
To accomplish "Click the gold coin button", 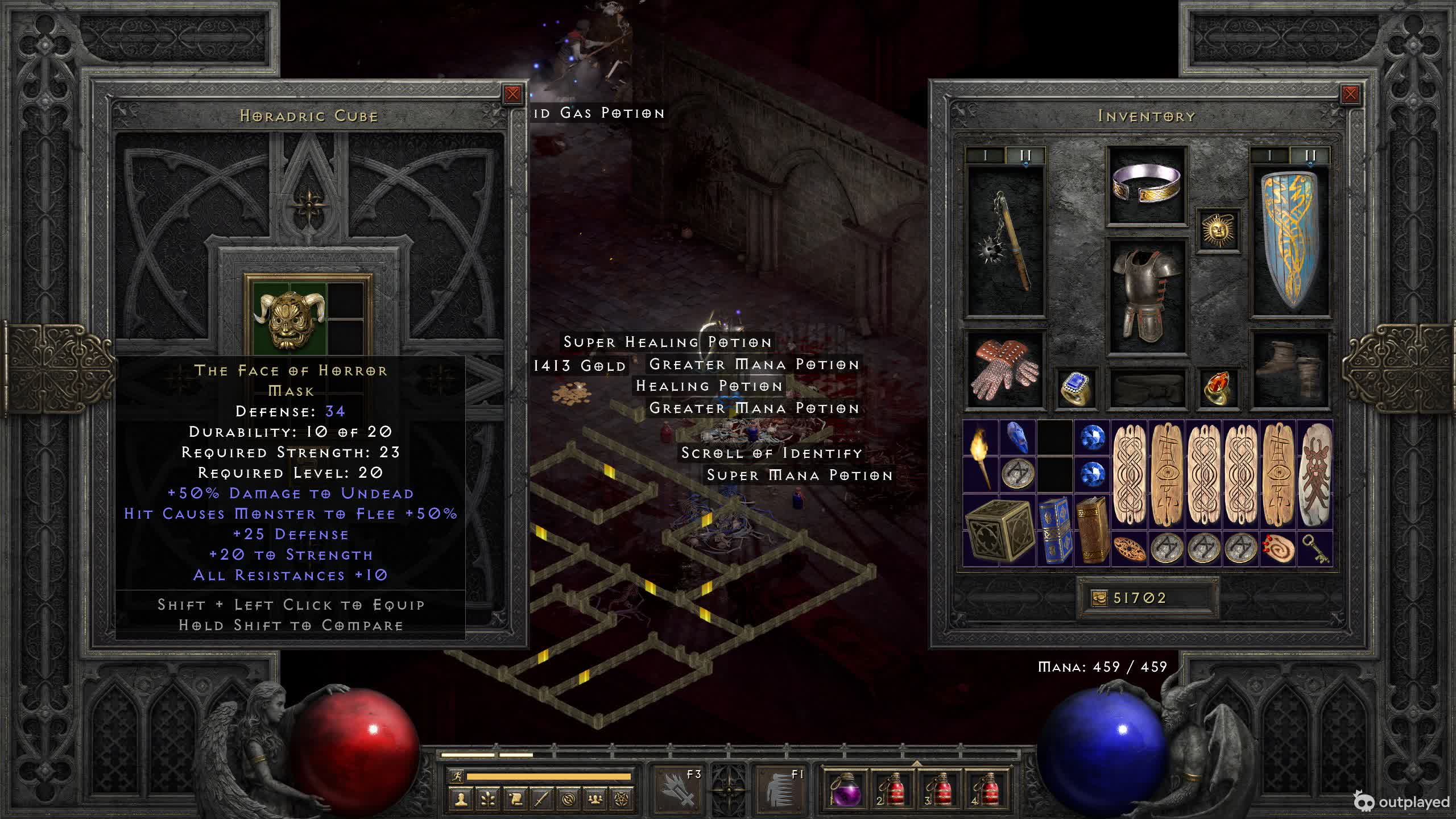I will (x=1099, y=598).
